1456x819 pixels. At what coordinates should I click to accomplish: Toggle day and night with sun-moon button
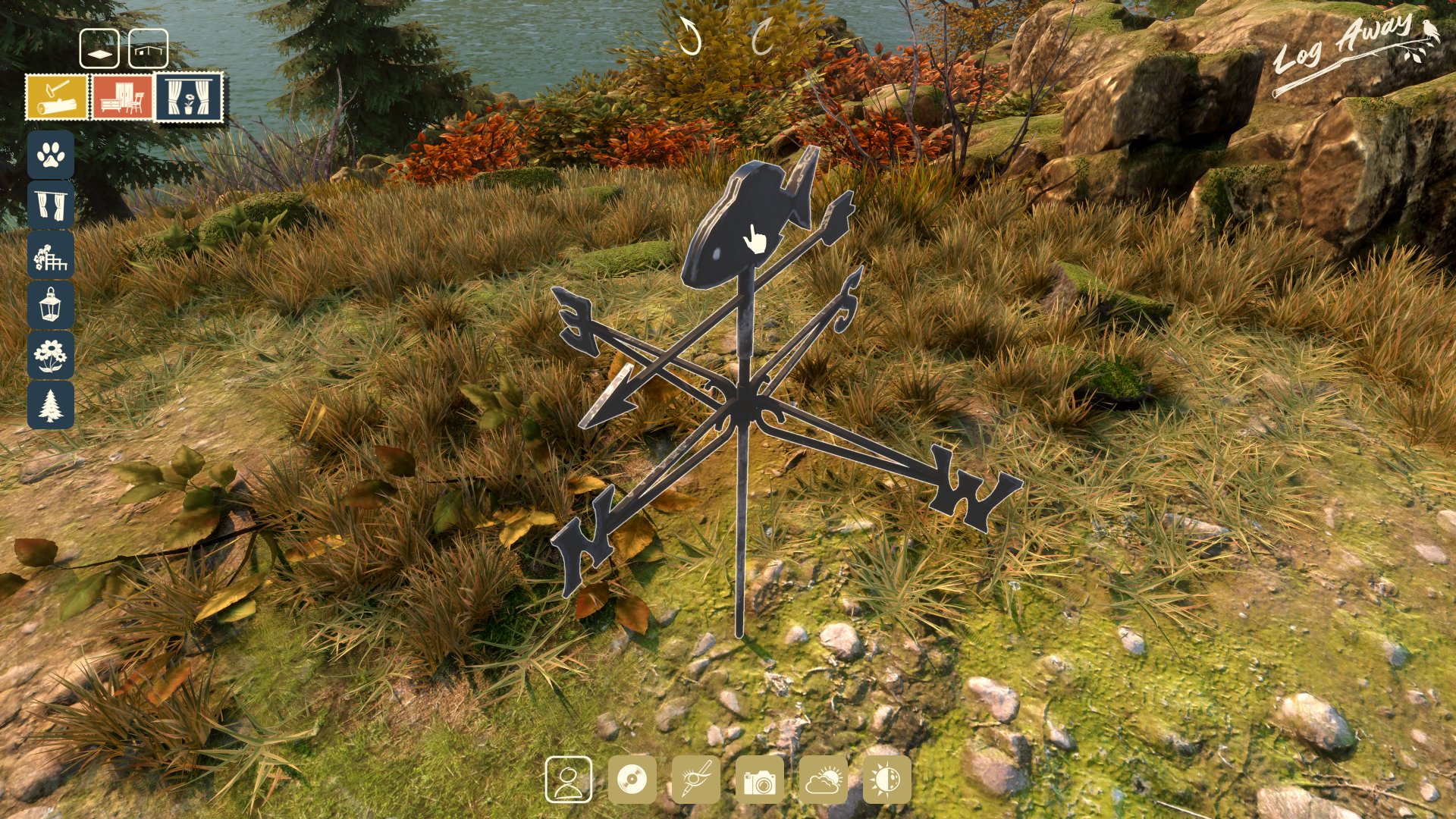tap(886, 780)
